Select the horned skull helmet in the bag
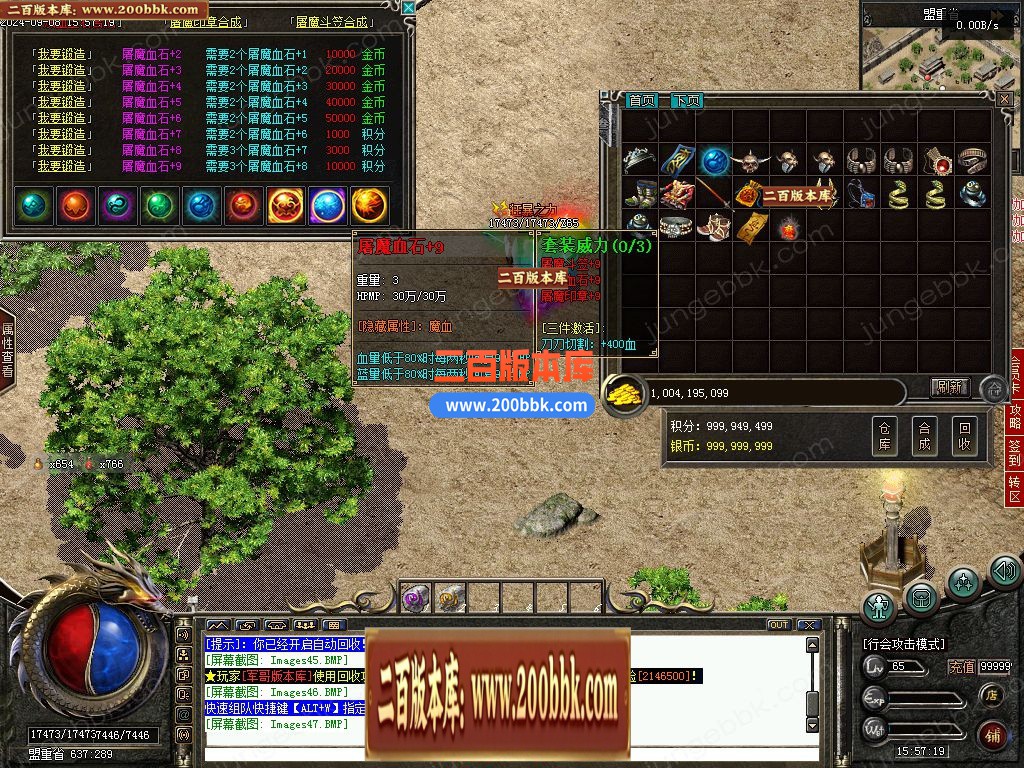Image resolution: width=1024 pixels, height=768 pixels. [749, 160]
